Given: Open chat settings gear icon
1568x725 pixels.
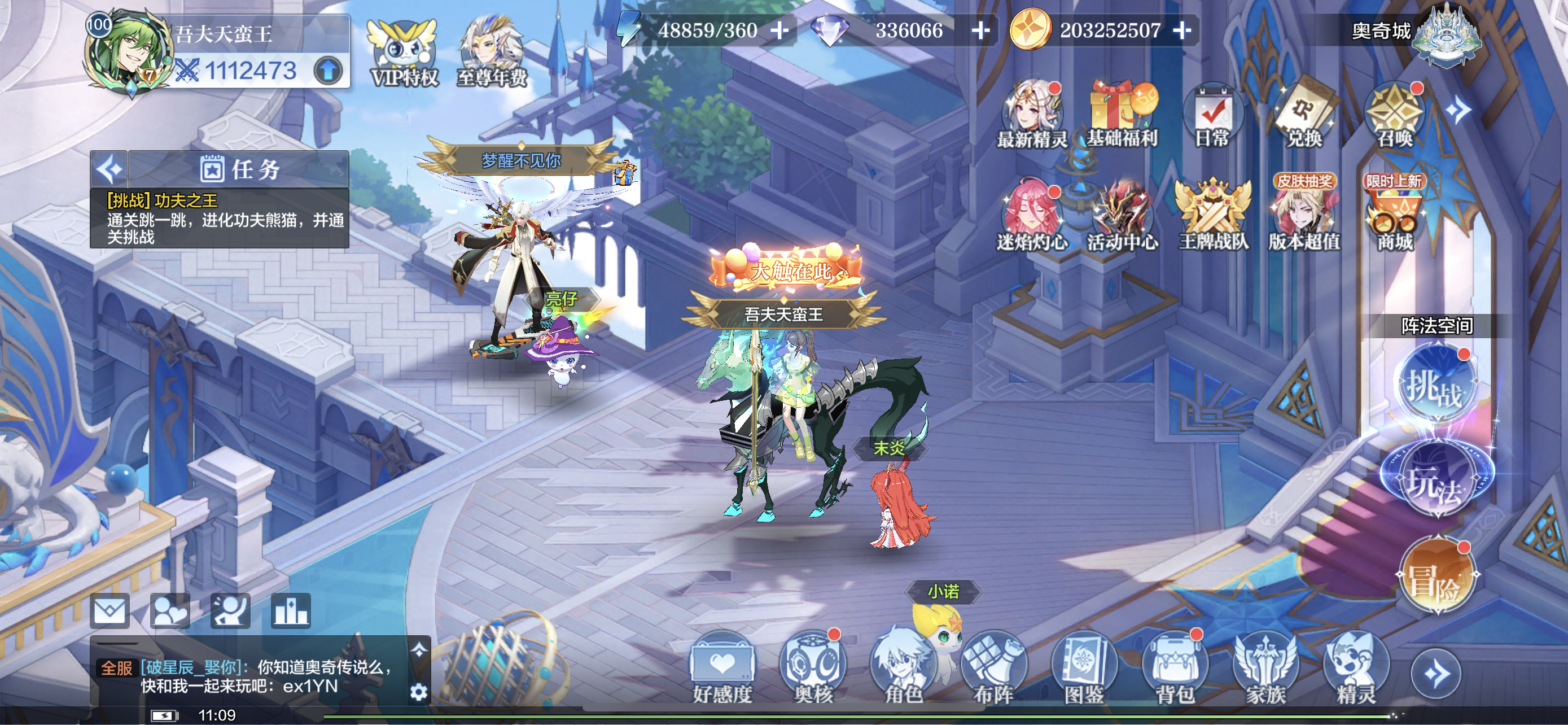Looking at the screenshot, I should tap(419, 692).
